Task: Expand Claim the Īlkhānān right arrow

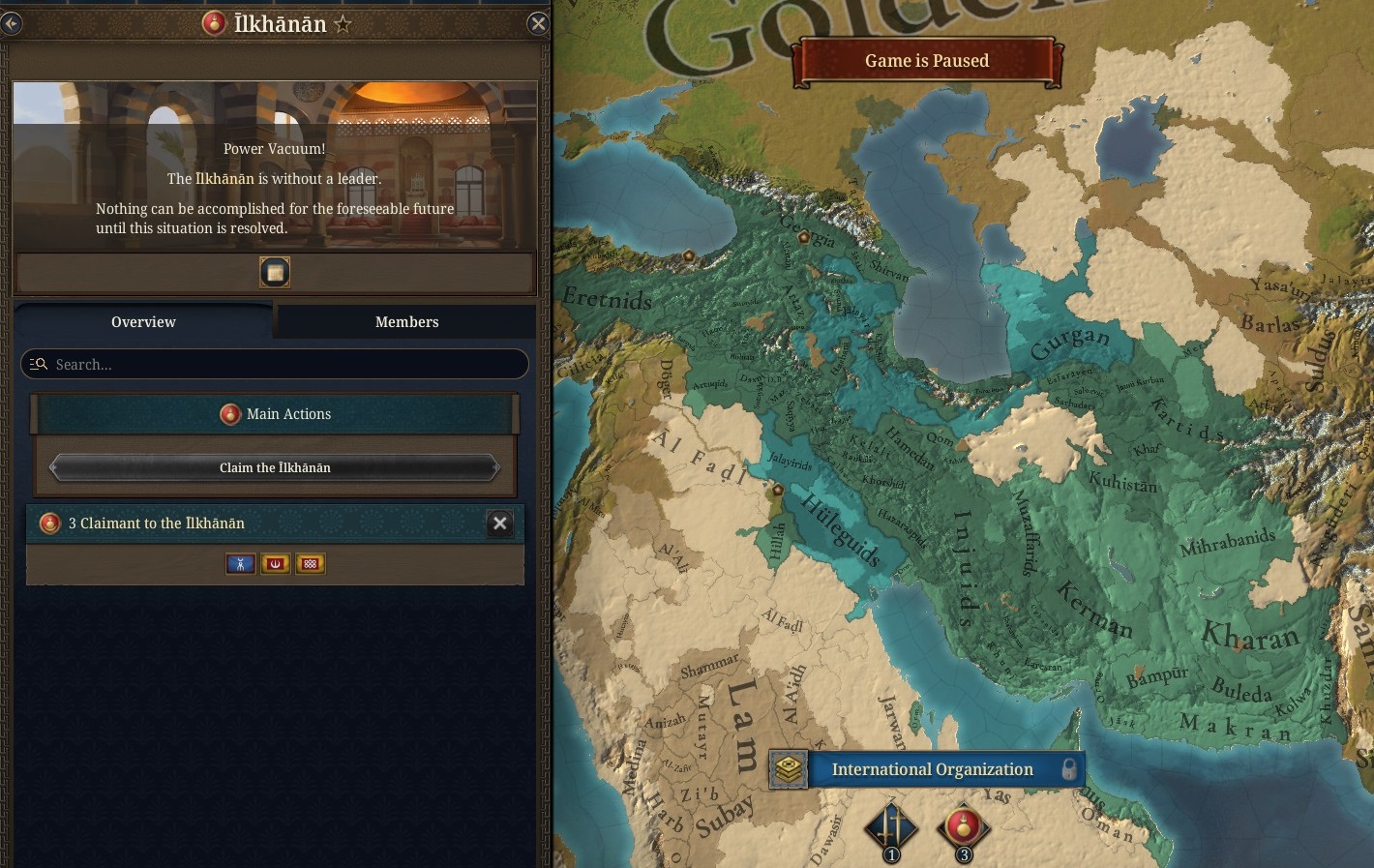Action: coord(497,467)
